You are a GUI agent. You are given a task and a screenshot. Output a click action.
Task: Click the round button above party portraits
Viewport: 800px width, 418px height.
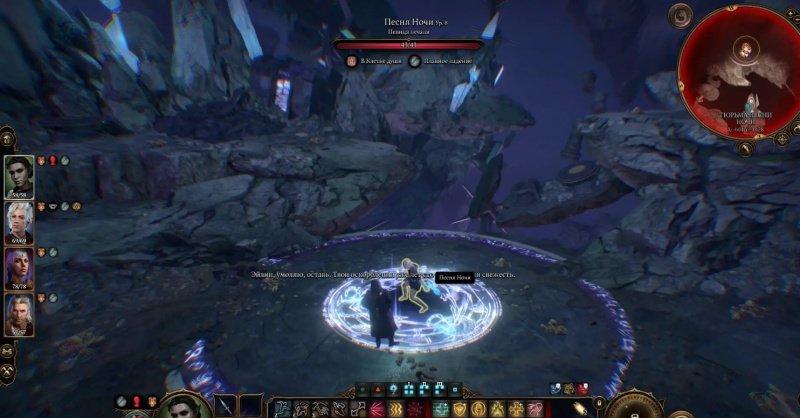7,134
